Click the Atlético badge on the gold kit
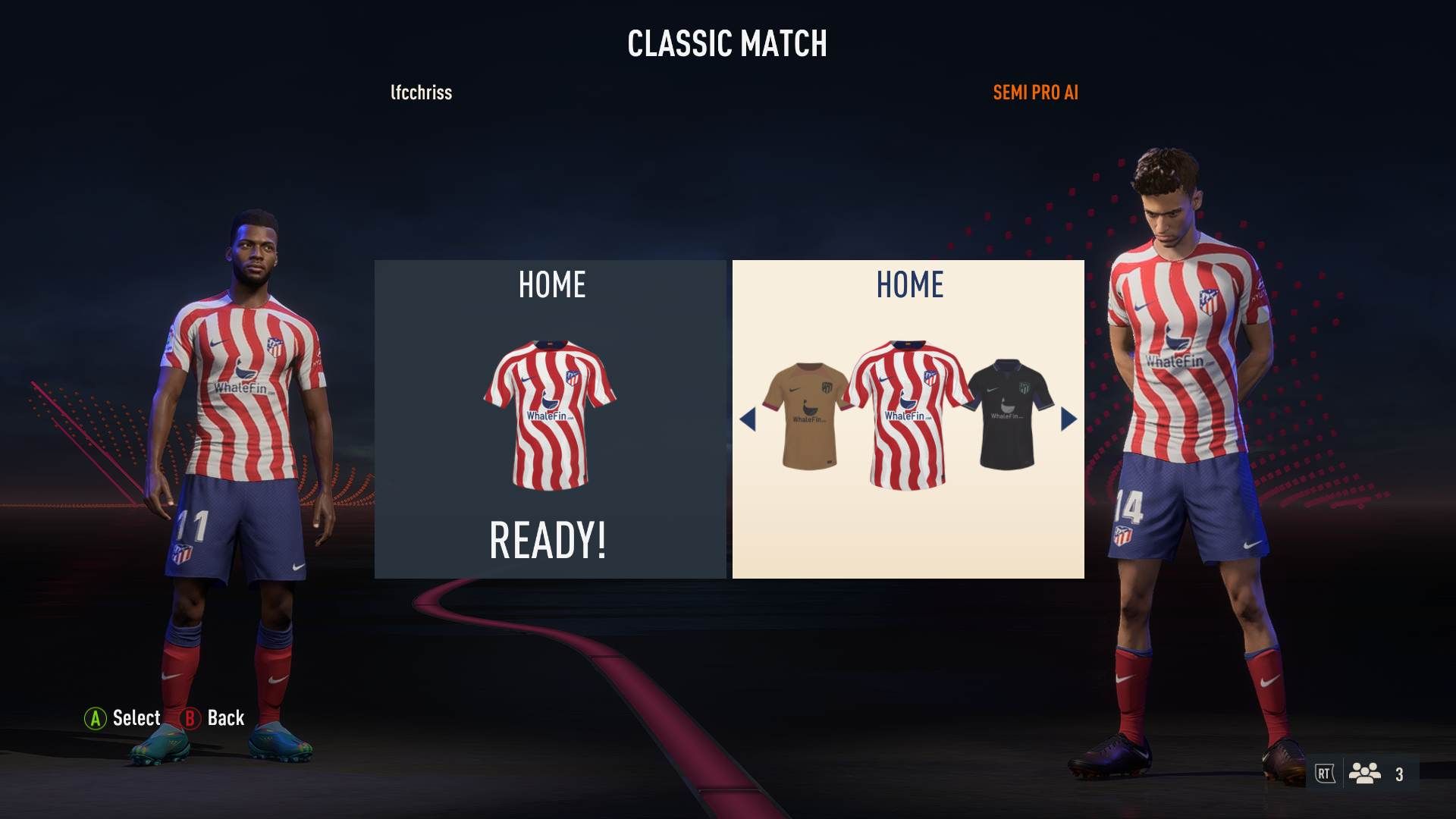 point(827,388)
